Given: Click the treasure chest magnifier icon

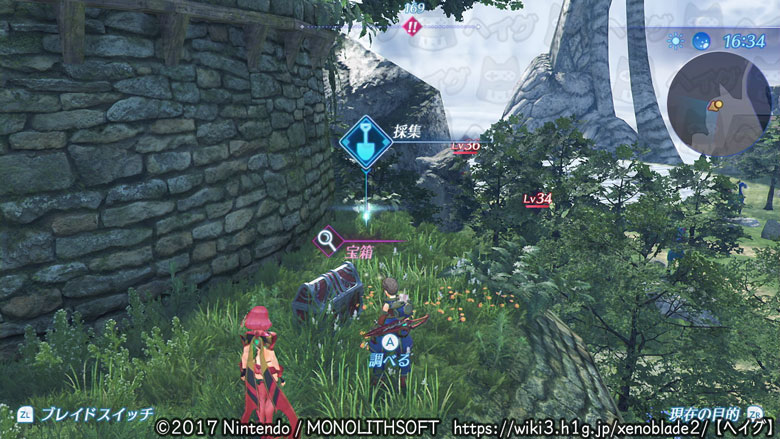Looking at the screenshot, I should (x=325, y=240).
